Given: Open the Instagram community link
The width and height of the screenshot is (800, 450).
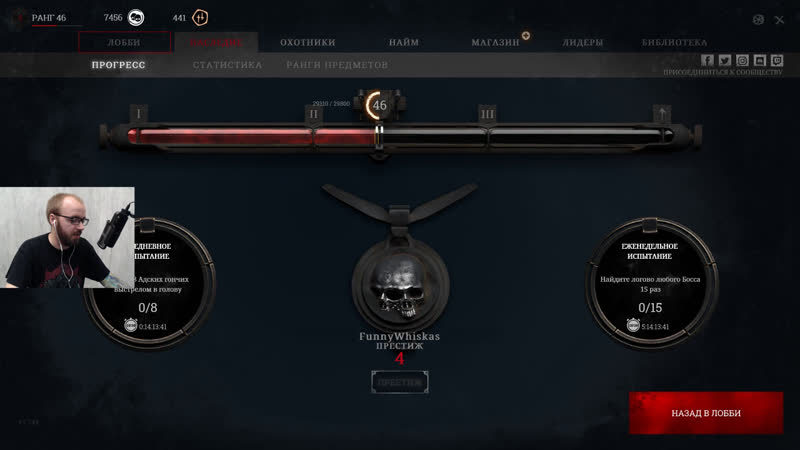Looking at the screenshot, I should tap(742, 60).
